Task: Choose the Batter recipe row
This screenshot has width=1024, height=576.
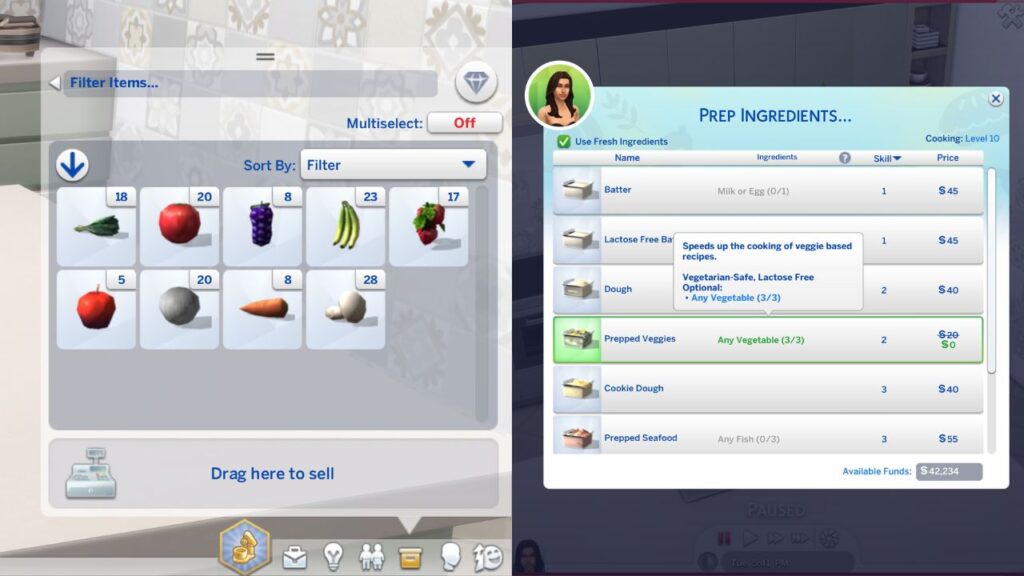Action: tap(768, 190)
